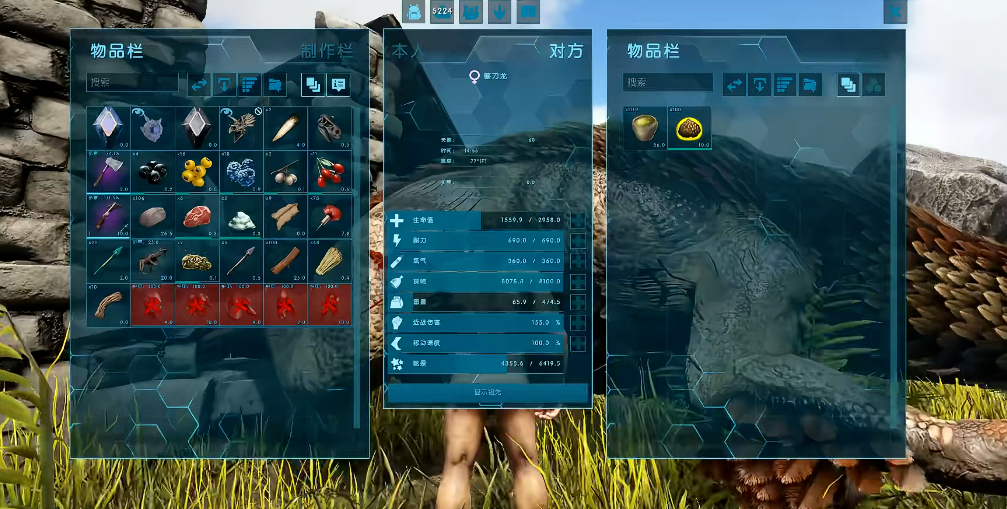Select the yellow berries stack

(x=197, y=171)
